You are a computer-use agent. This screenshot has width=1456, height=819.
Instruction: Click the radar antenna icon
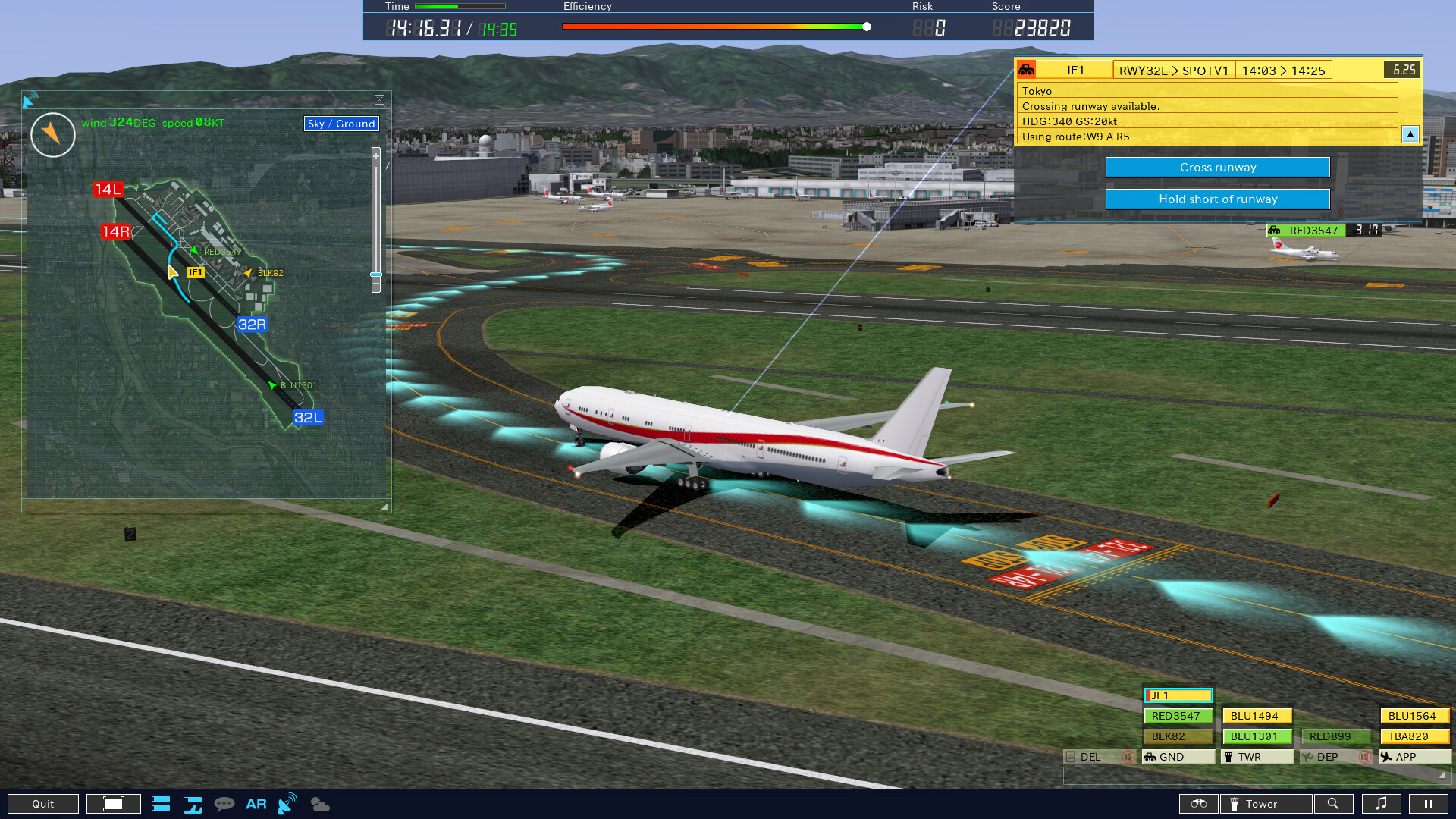[x=285, y=804]
